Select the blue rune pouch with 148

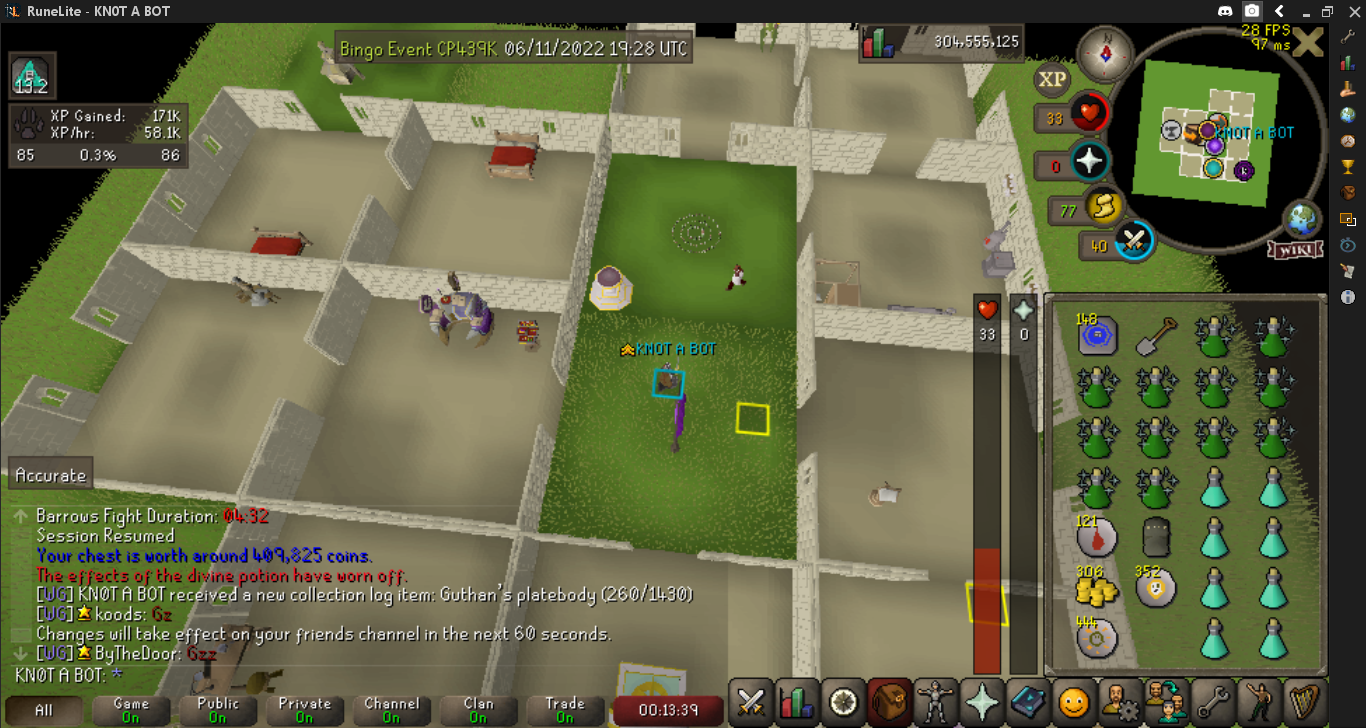coord(1097,337)
